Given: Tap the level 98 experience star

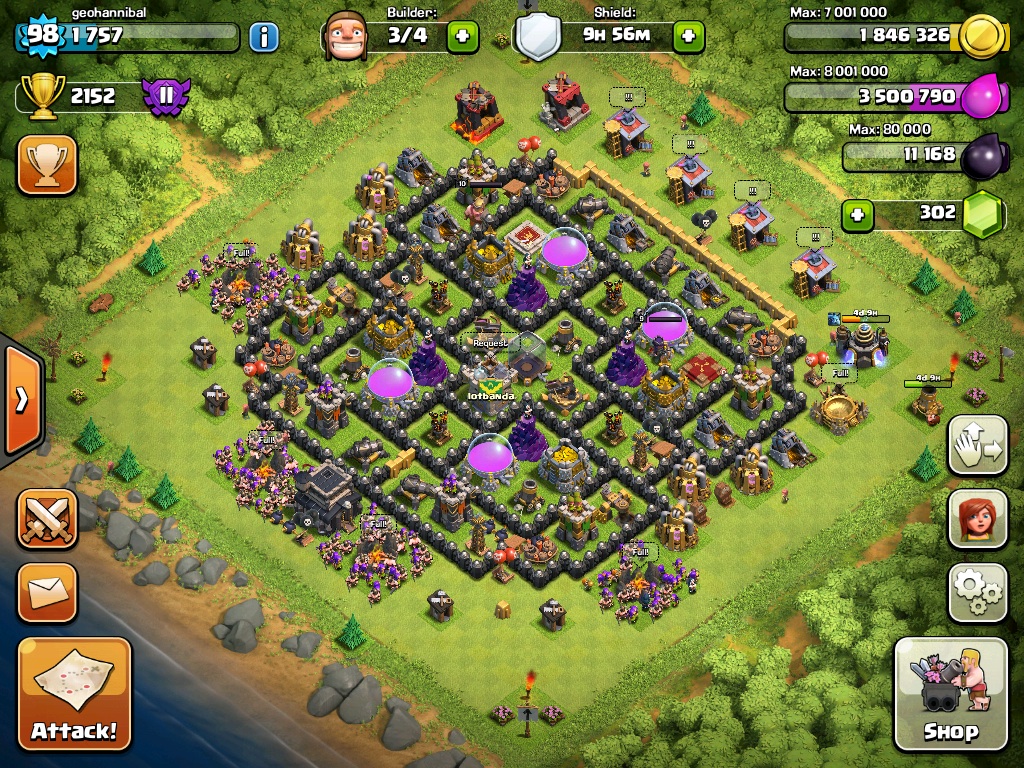Looking at the screenshot, I should click(x=42, y=36).
